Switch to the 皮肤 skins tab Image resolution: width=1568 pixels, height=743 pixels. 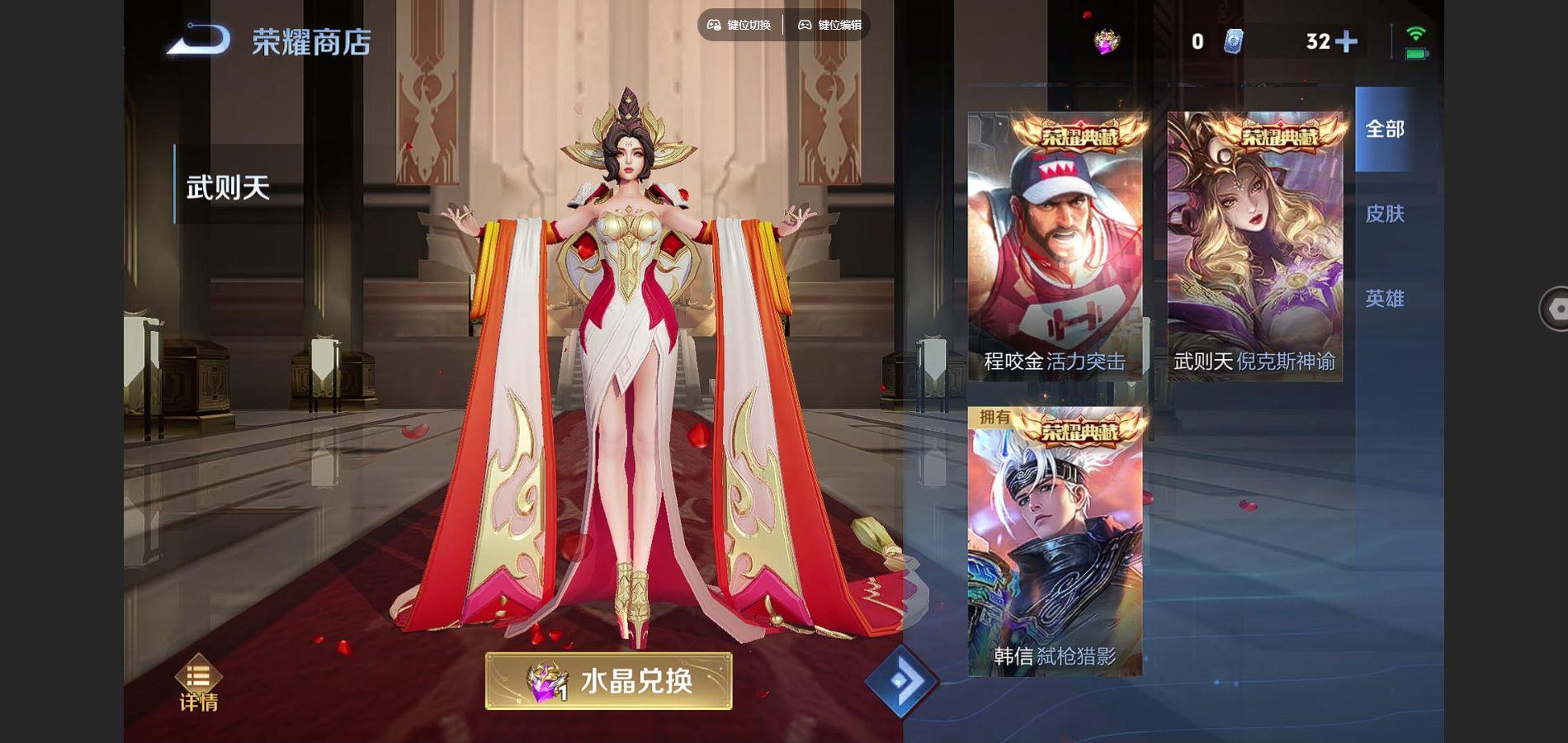pos(1388,214)
